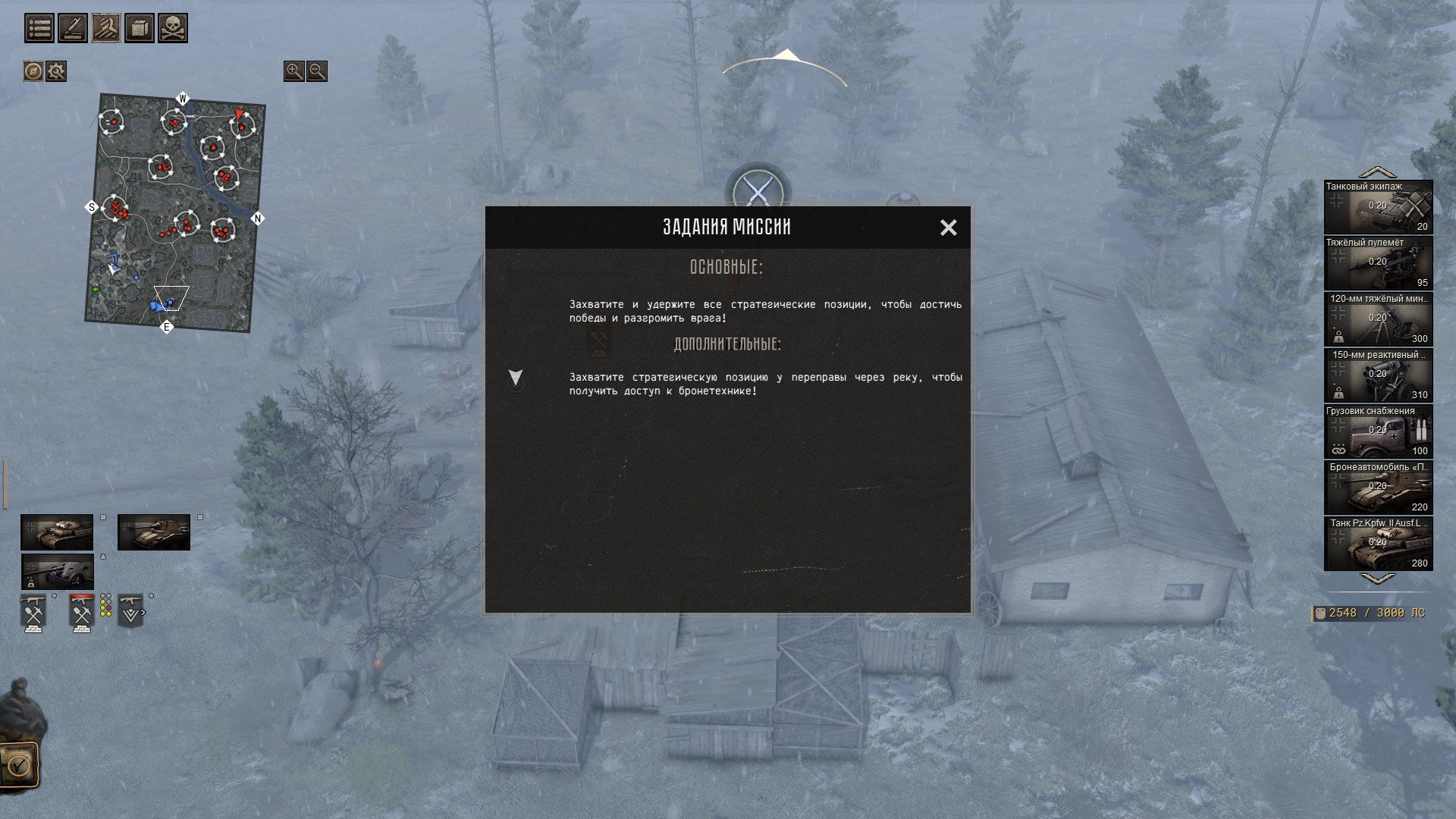Call in the Танковый экипаж reinforcement

tap(1378, 207)
